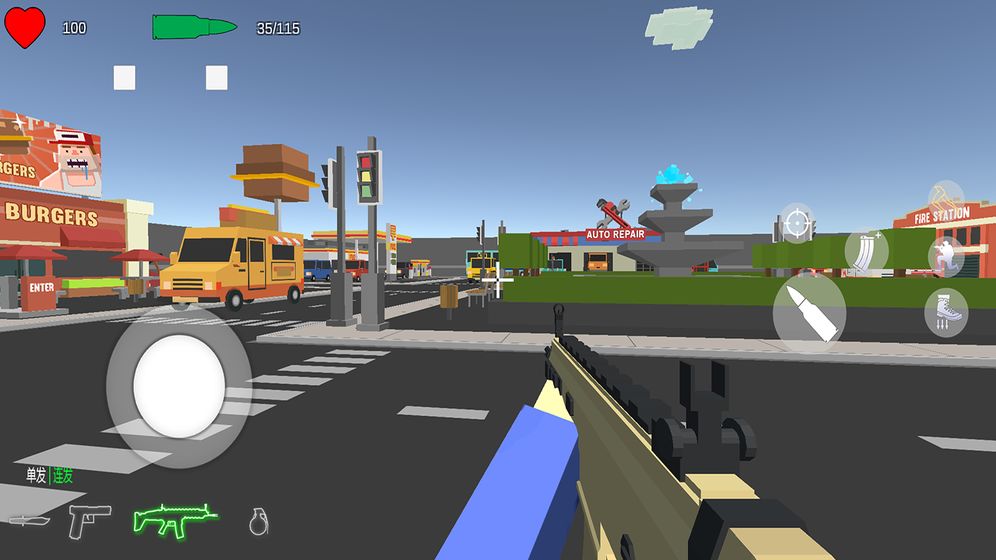Choose the grenade icon

pos(259,520)
